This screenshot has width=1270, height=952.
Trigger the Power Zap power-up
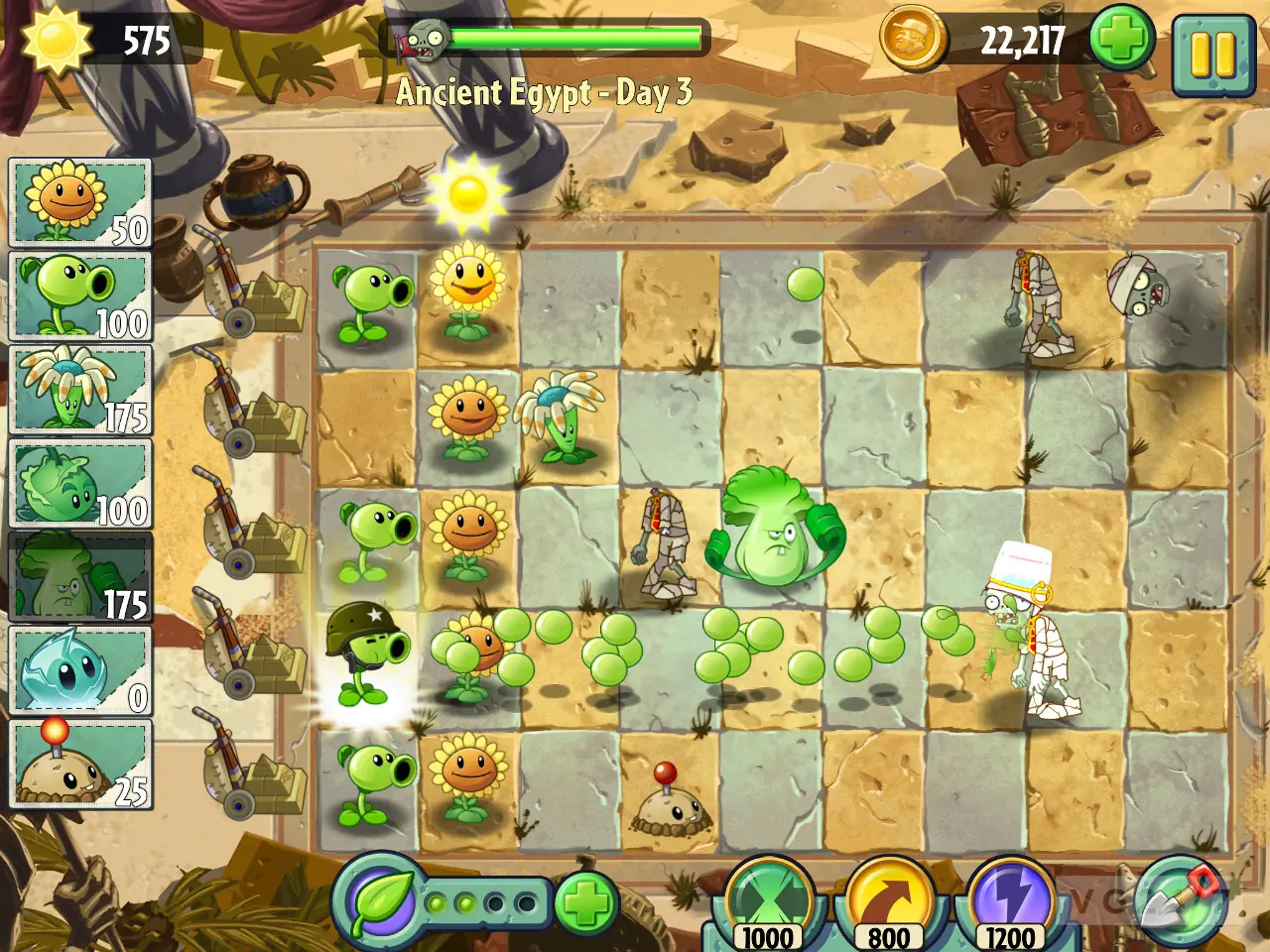point(1009,892)
